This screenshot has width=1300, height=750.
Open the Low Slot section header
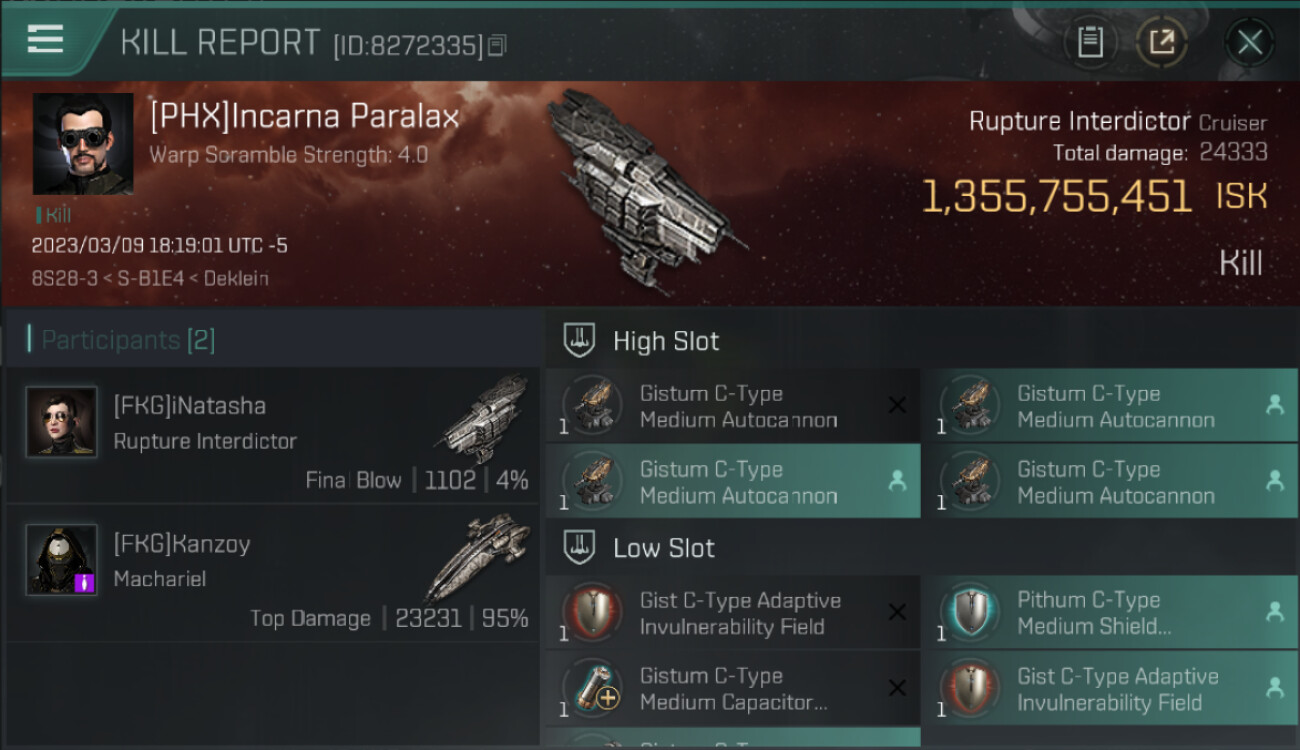664,548
